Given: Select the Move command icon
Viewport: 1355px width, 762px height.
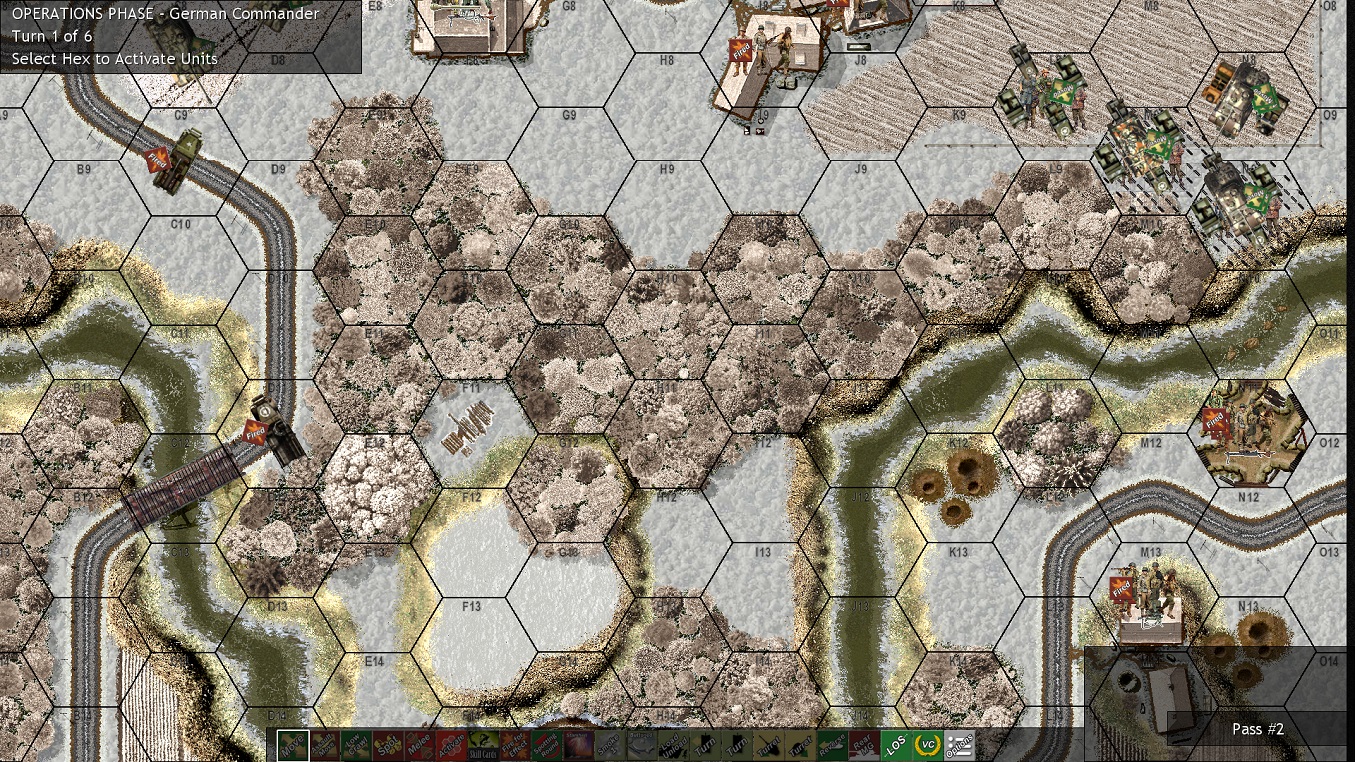Looking at the screenshot, I should (x=292, y=745).
